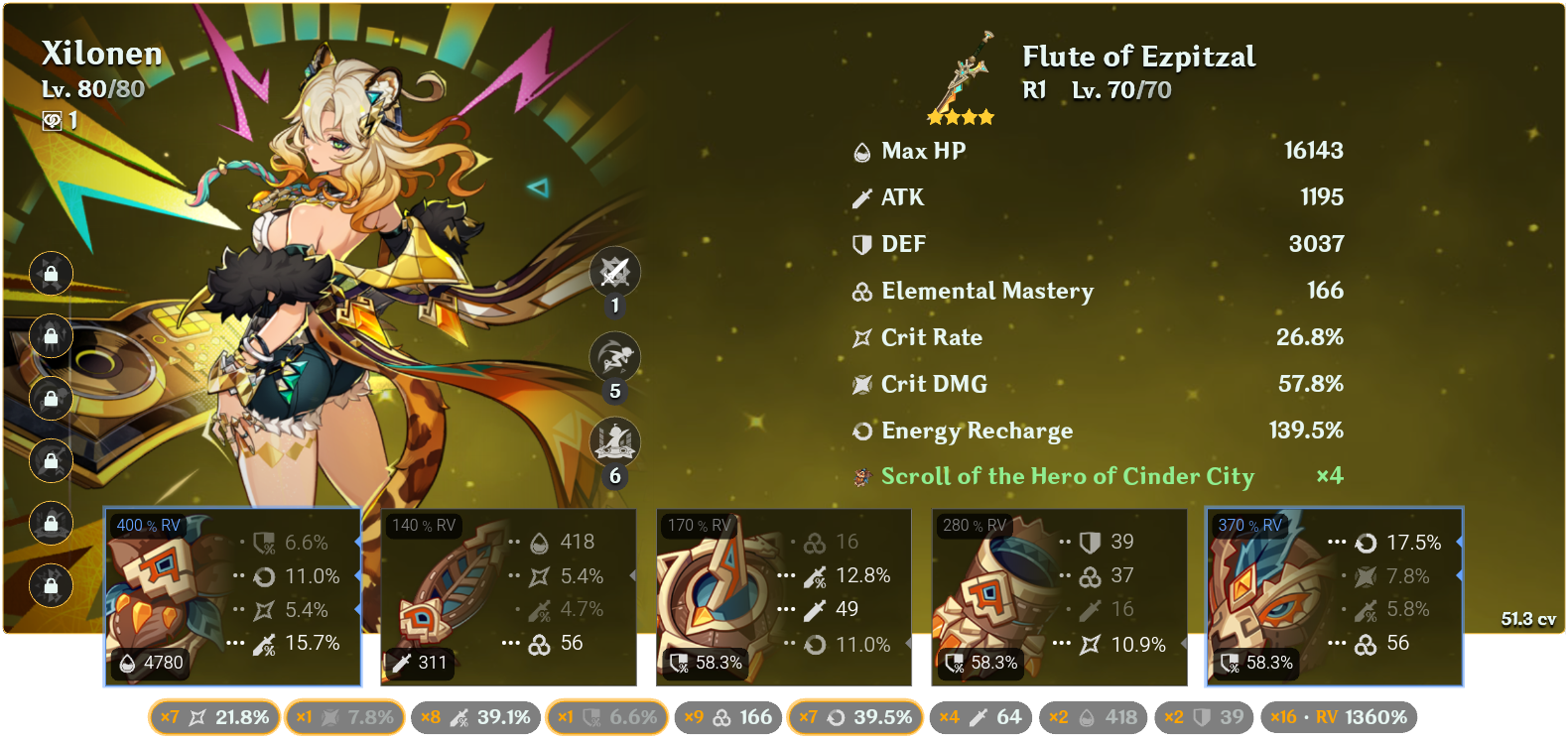Select the Elemental Burst talent icon showing level 6

615,443
